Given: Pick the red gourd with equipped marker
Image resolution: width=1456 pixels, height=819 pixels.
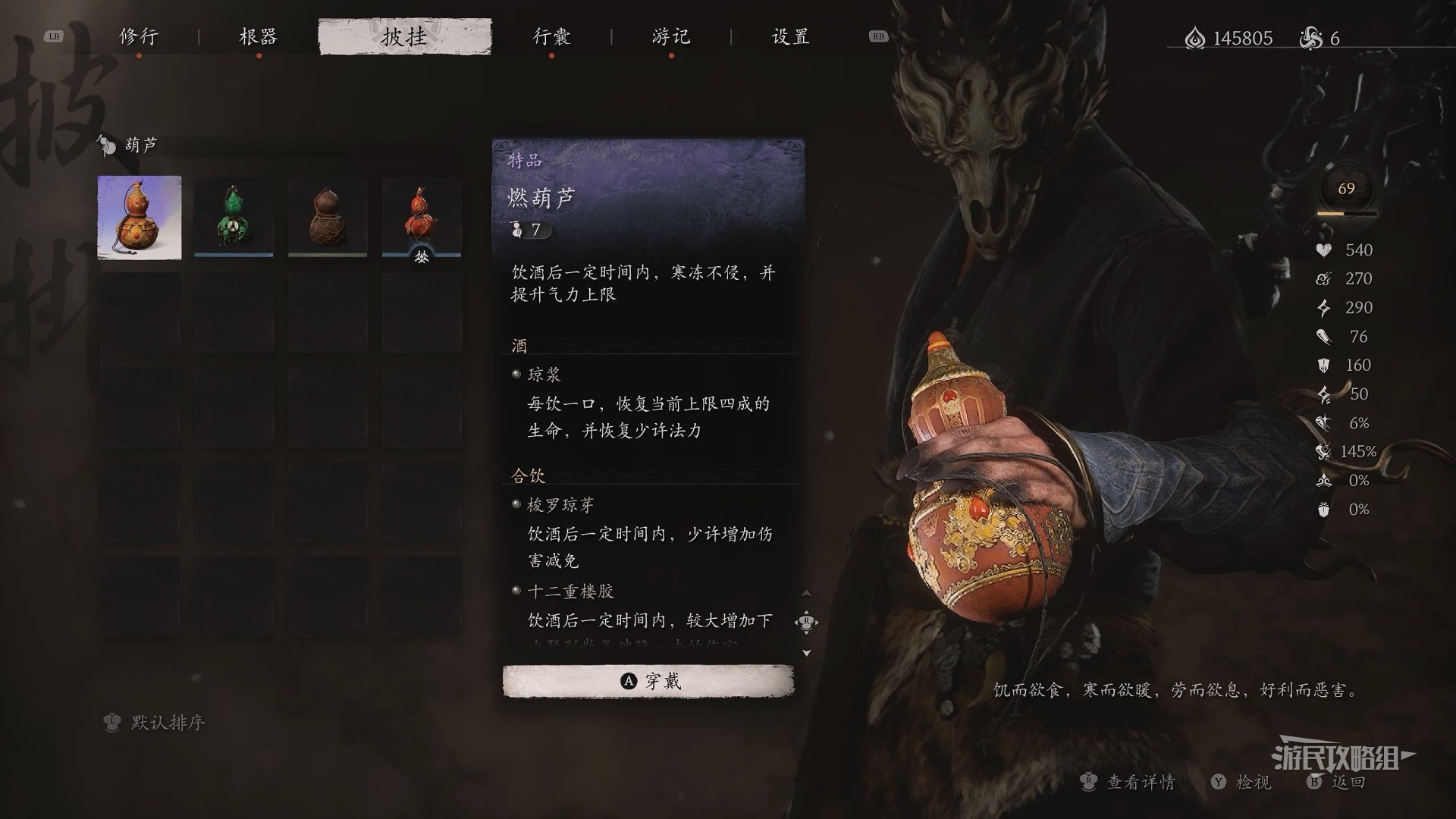Looking at the screenshot, I should coord(422,218).
